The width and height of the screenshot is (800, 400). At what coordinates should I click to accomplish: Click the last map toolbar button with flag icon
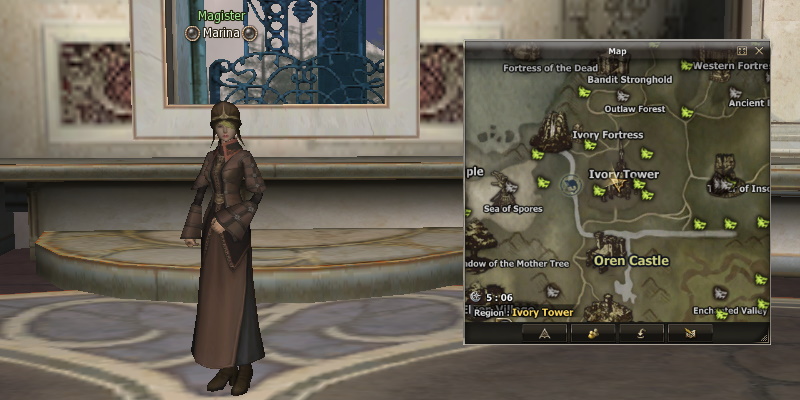[690, 333]
